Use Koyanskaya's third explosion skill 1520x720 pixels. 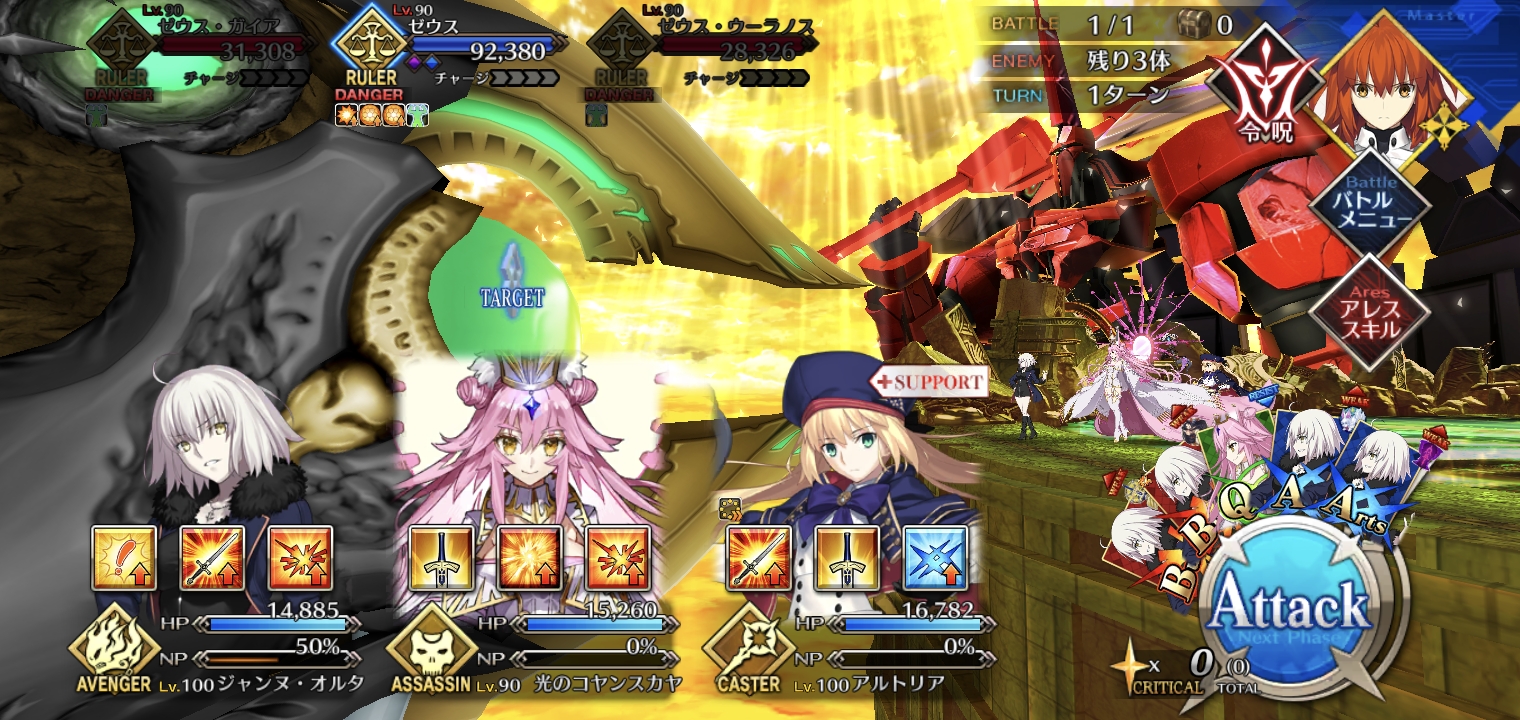tap(617, 557)
